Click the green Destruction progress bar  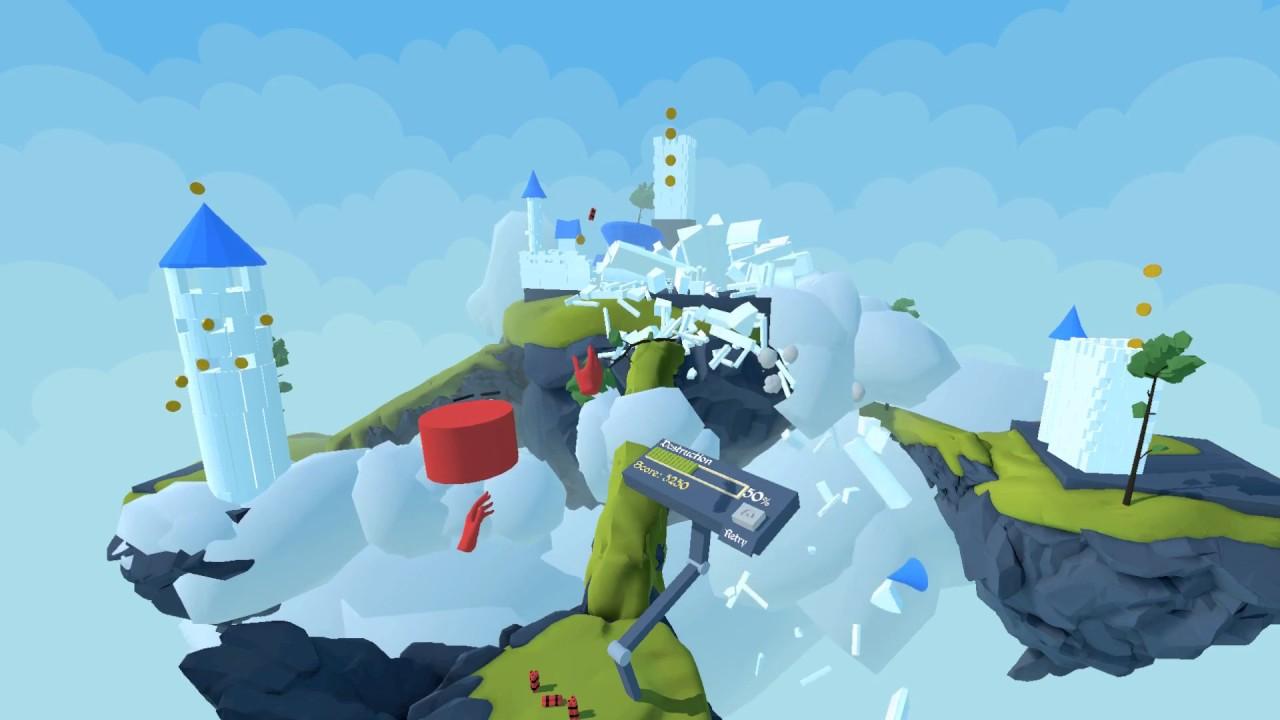[x=672, y=462]
